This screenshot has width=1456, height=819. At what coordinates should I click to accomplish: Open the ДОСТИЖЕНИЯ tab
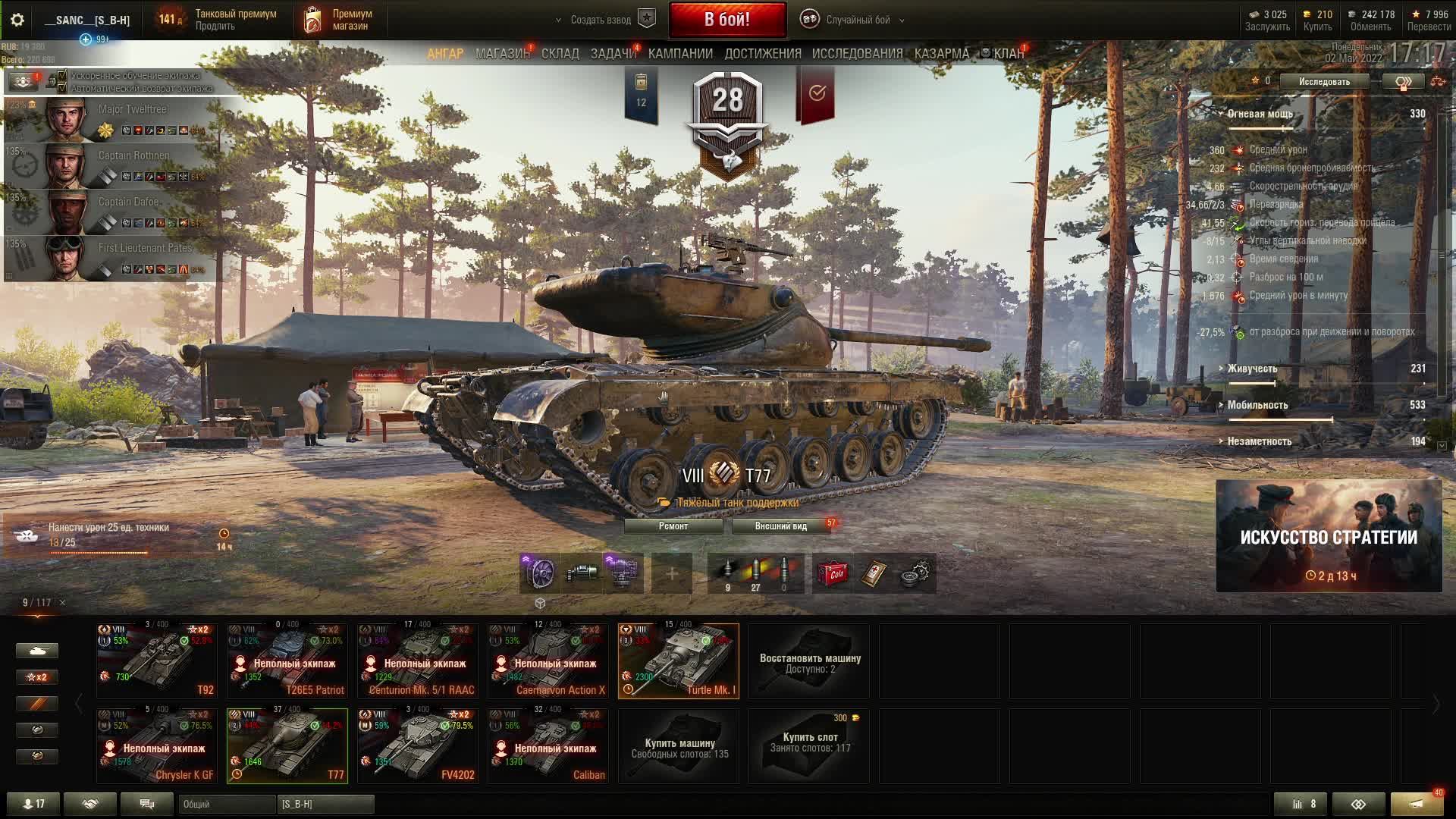762,54
